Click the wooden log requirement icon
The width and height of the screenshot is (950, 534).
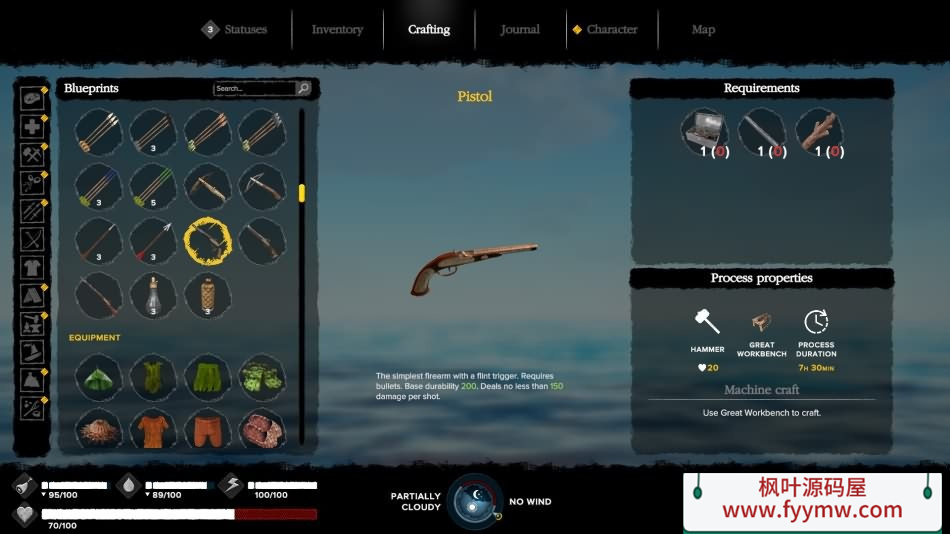(818, 132)
